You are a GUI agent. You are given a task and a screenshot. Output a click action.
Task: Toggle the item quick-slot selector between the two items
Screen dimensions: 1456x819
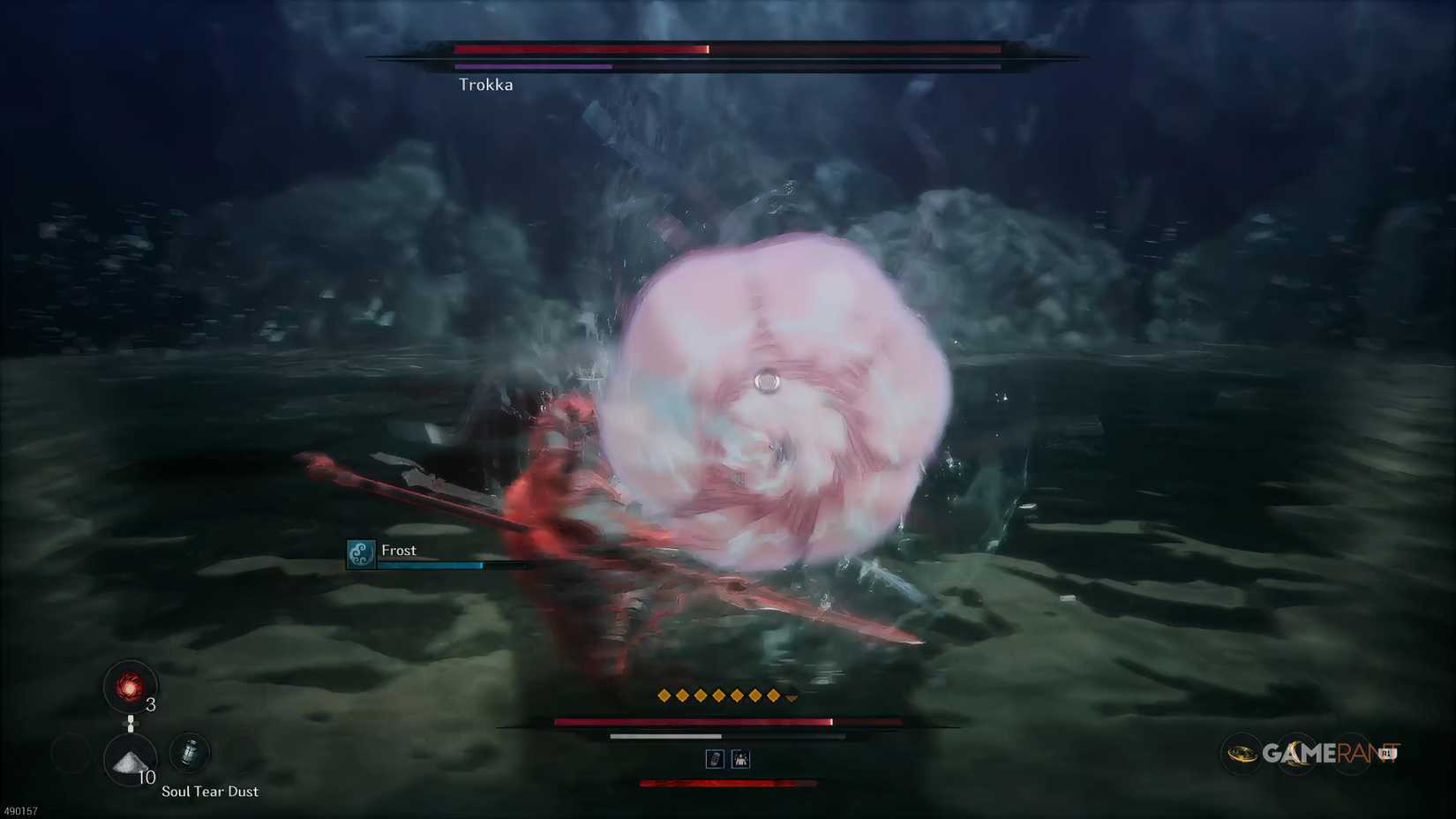pos(132,724)
